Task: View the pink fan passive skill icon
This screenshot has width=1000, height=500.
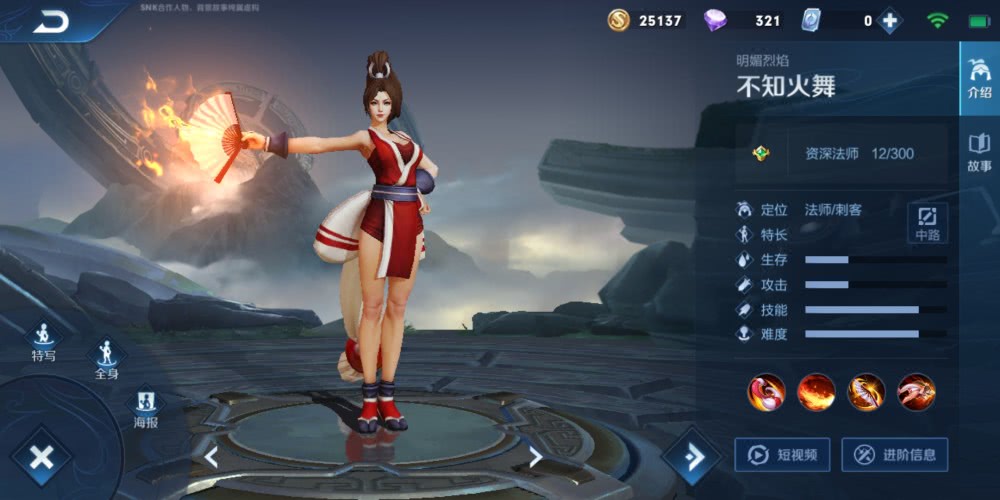Action: [x=766, y=392]
